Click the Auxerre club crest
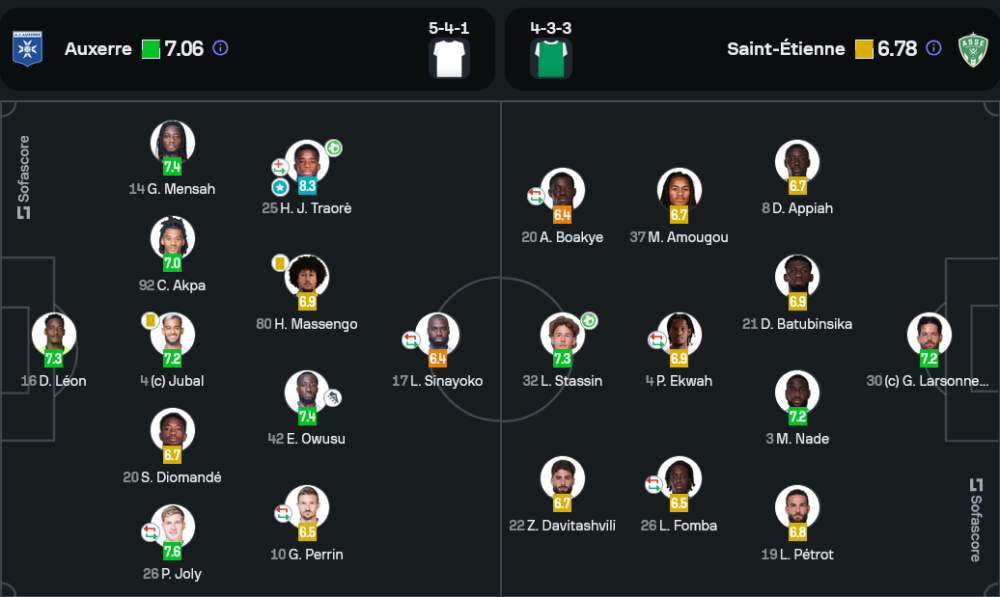1000x597 pixels. pos(27,49)
